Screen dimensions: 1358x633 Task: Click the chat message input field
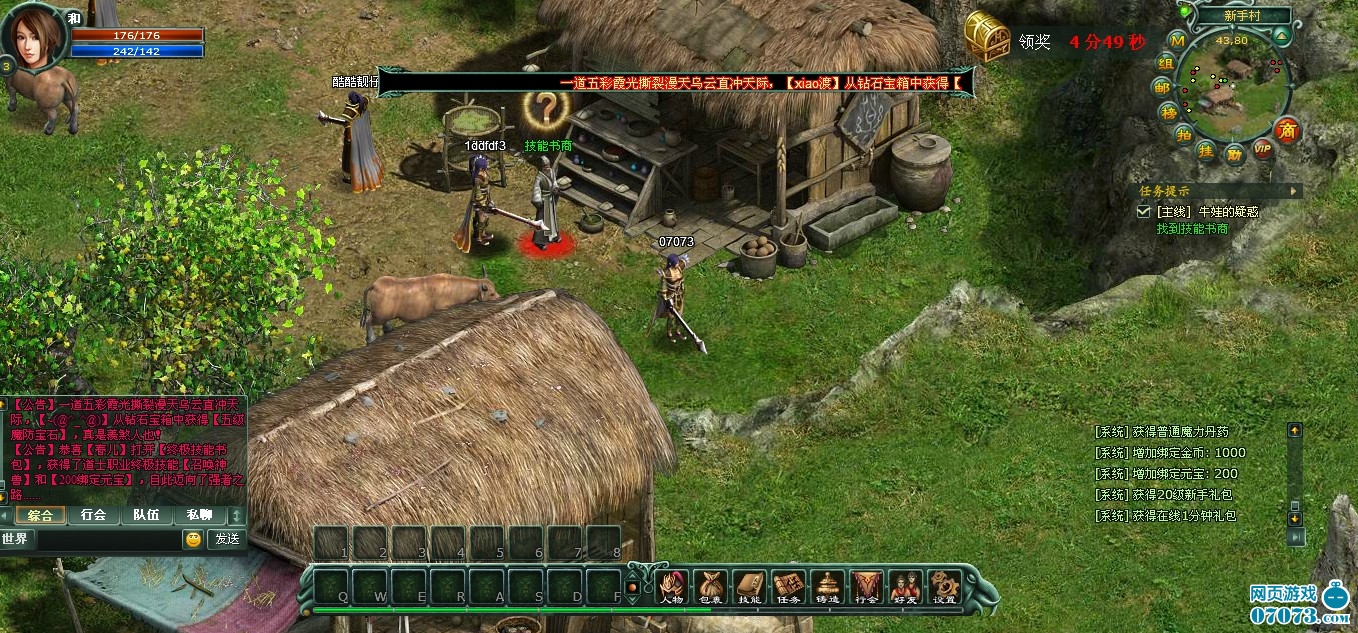click(x=108, y=539)
